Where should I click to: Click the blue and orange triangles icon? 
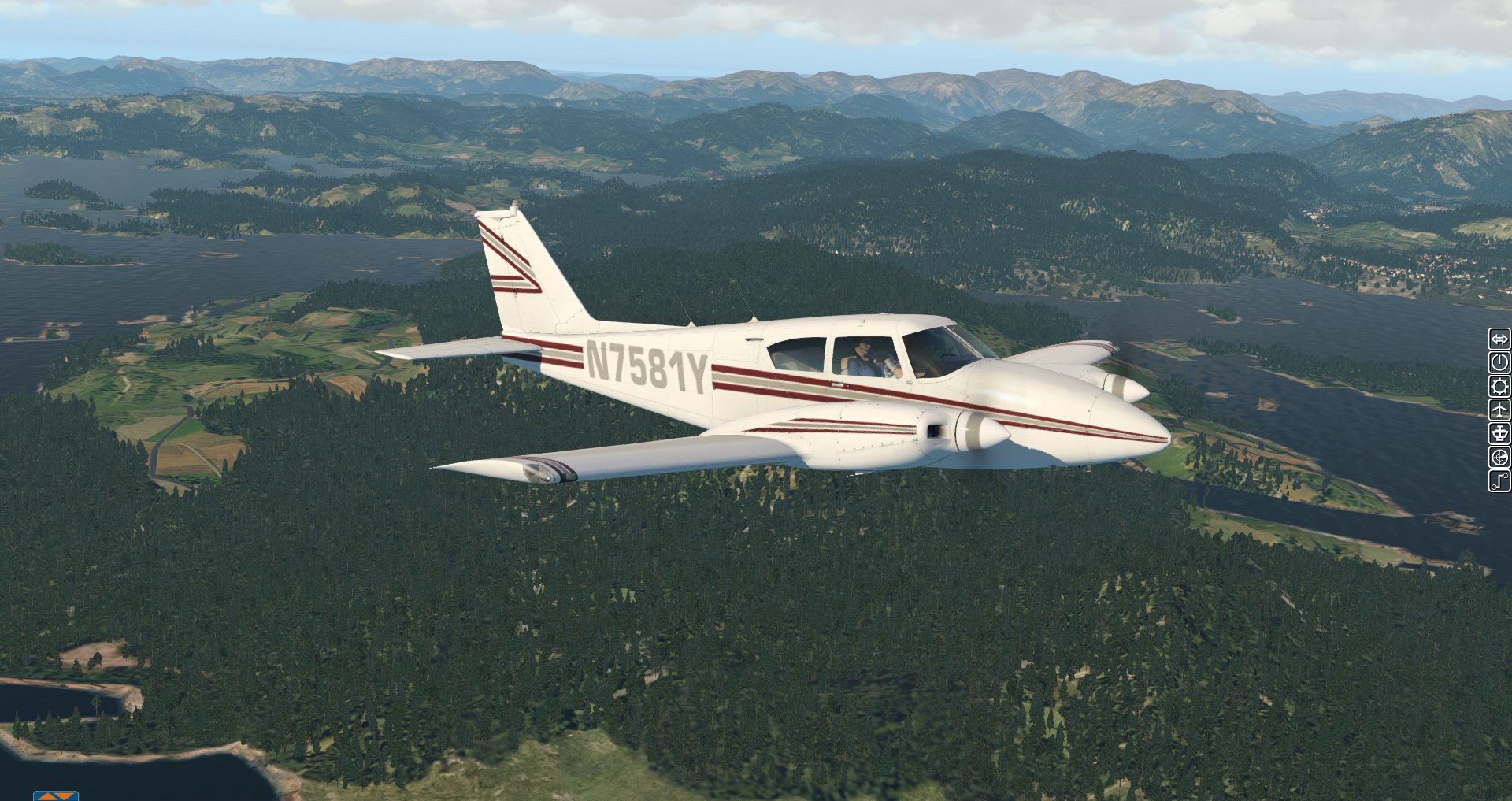click(x=56, y=795)
